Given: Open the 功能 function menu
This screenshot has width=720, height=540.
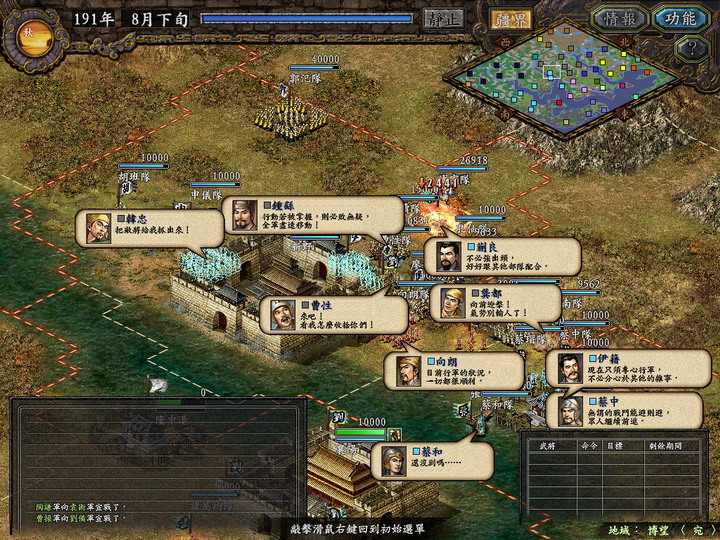Looking at the screenshot, I should click(681, 19).
